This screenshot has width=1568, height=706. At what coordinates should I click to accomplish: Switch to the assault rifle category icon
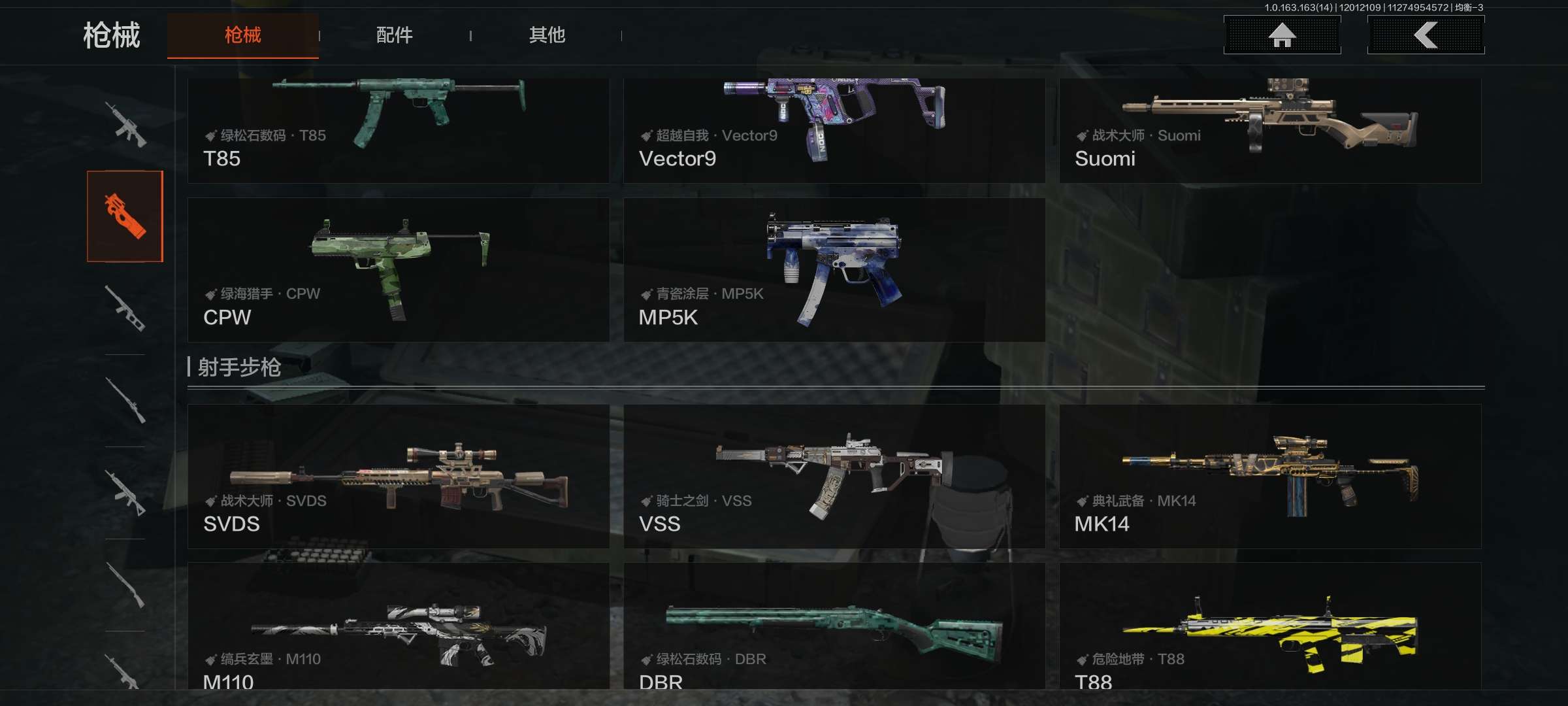125,124
